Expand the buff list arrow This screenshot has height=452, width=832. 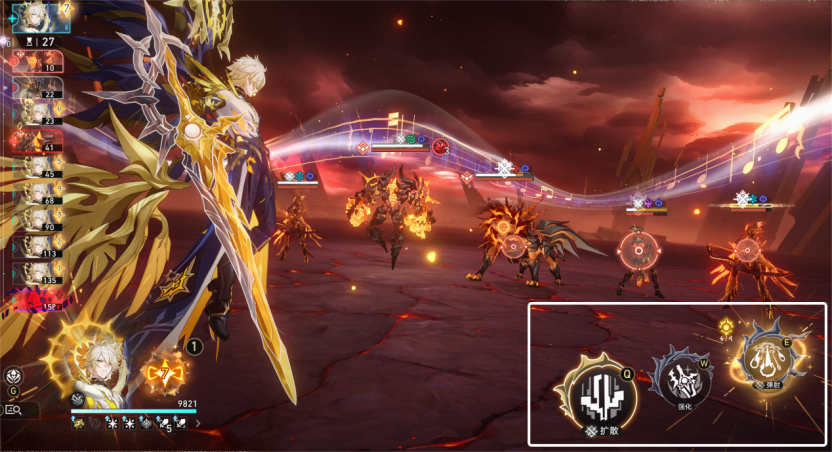point(198,423)
